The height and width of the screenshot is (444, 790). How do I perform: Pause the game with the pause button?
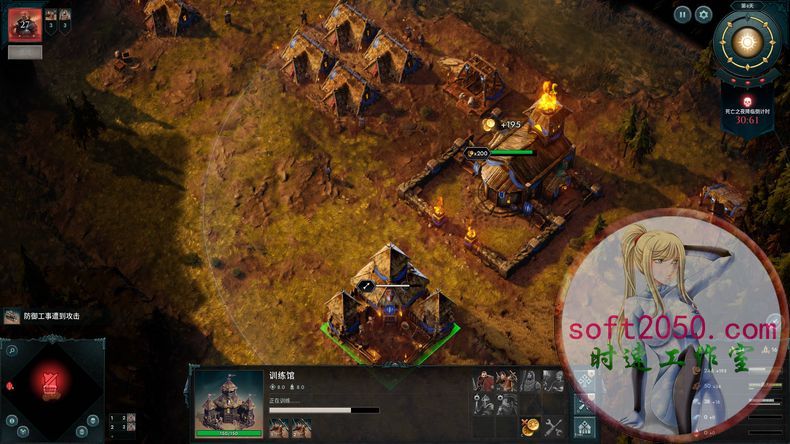pos(682,14)
